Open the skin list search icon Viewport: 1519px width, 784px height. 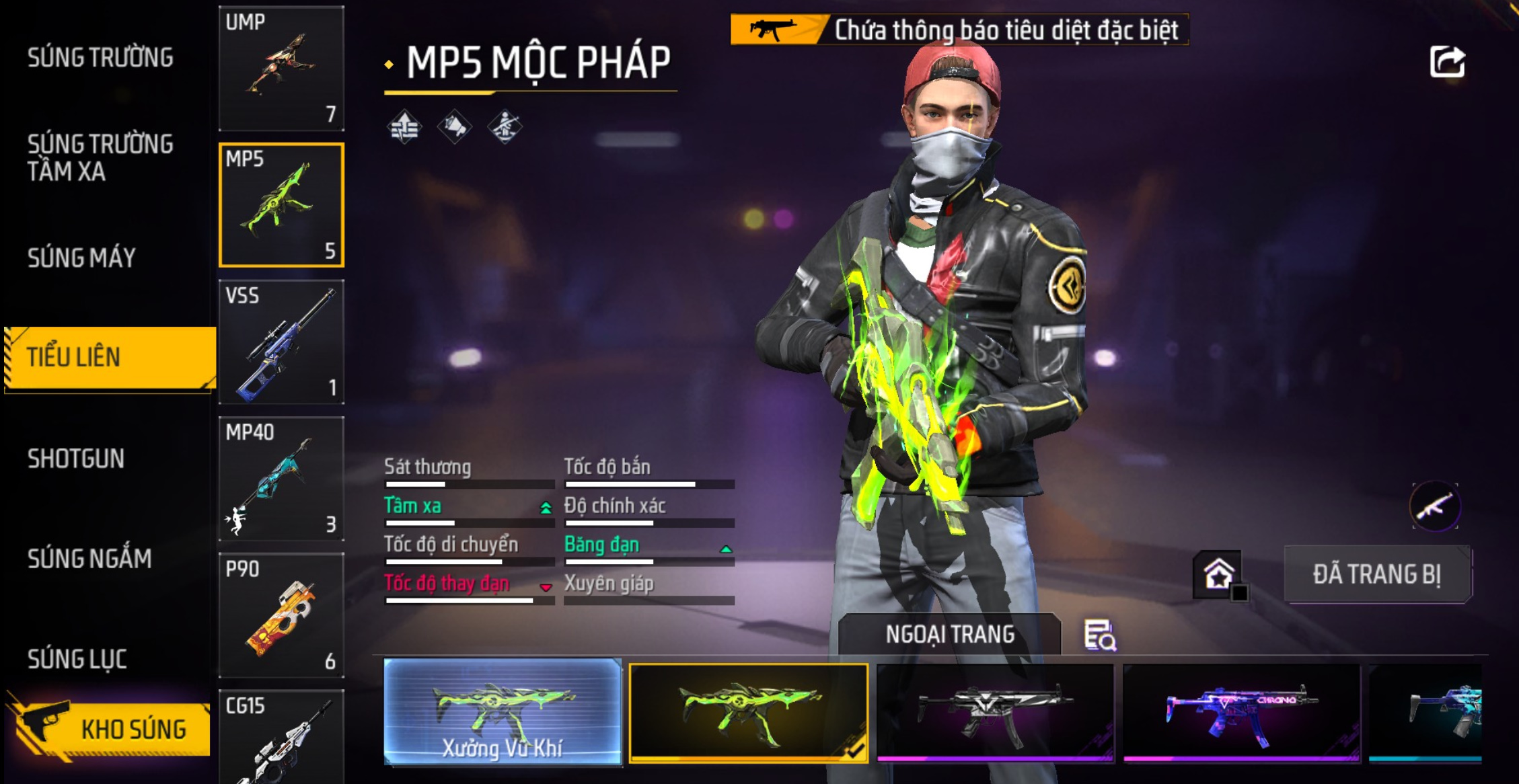coord(1100,635)
